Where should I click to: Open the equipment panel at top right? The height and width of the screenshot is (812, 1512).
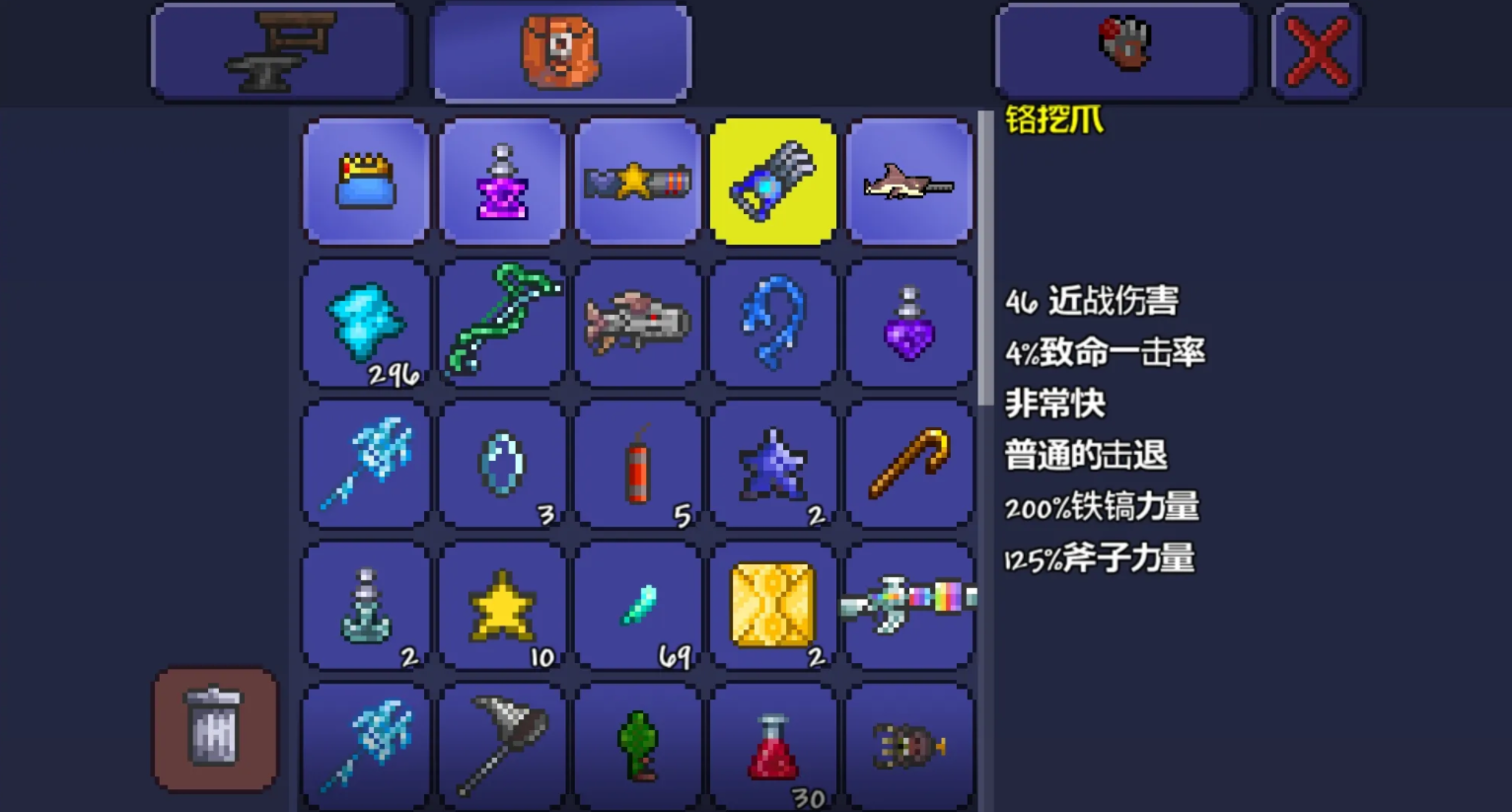(x=1124, y=49)
